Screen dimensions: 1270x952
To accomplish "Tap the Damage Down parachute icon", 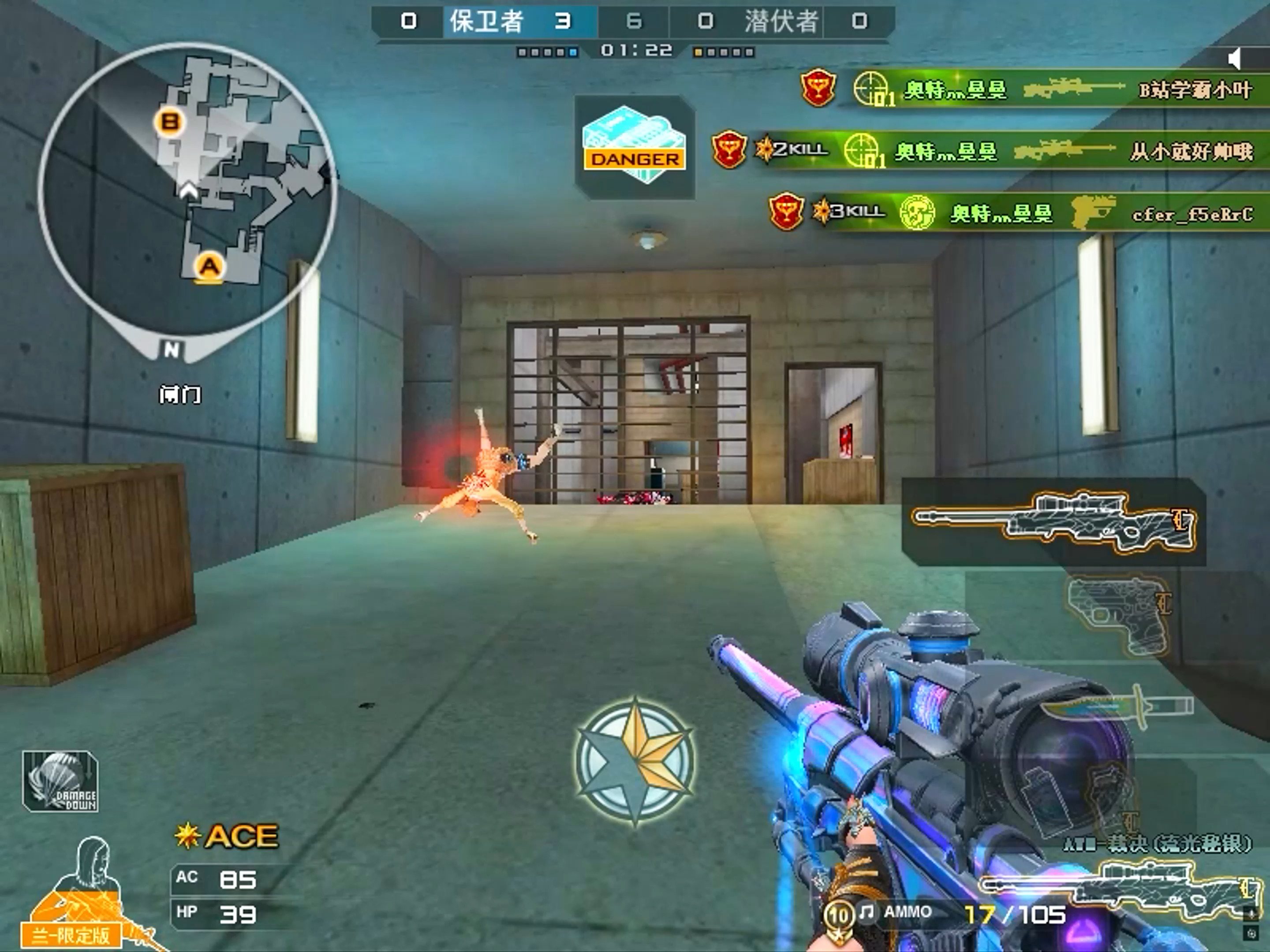I will pyautogui.click(x=60, y=781).
